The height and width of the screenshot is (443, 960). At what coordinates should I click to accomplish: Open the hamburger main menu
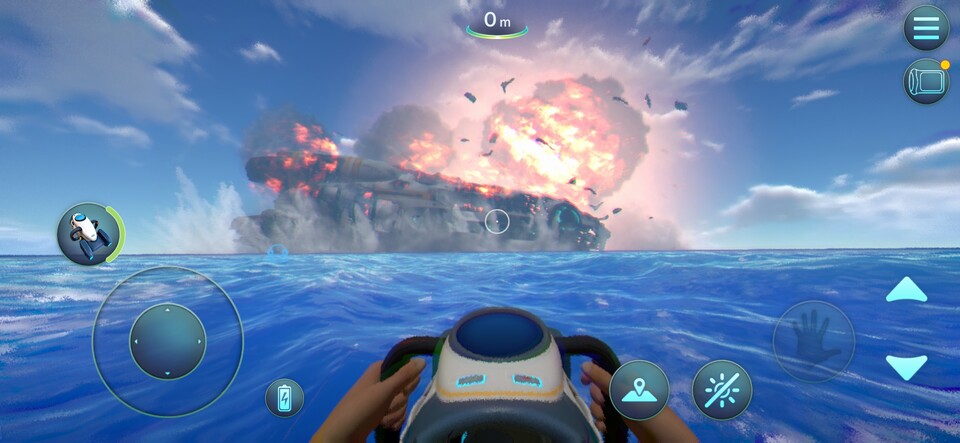(926, 27)
